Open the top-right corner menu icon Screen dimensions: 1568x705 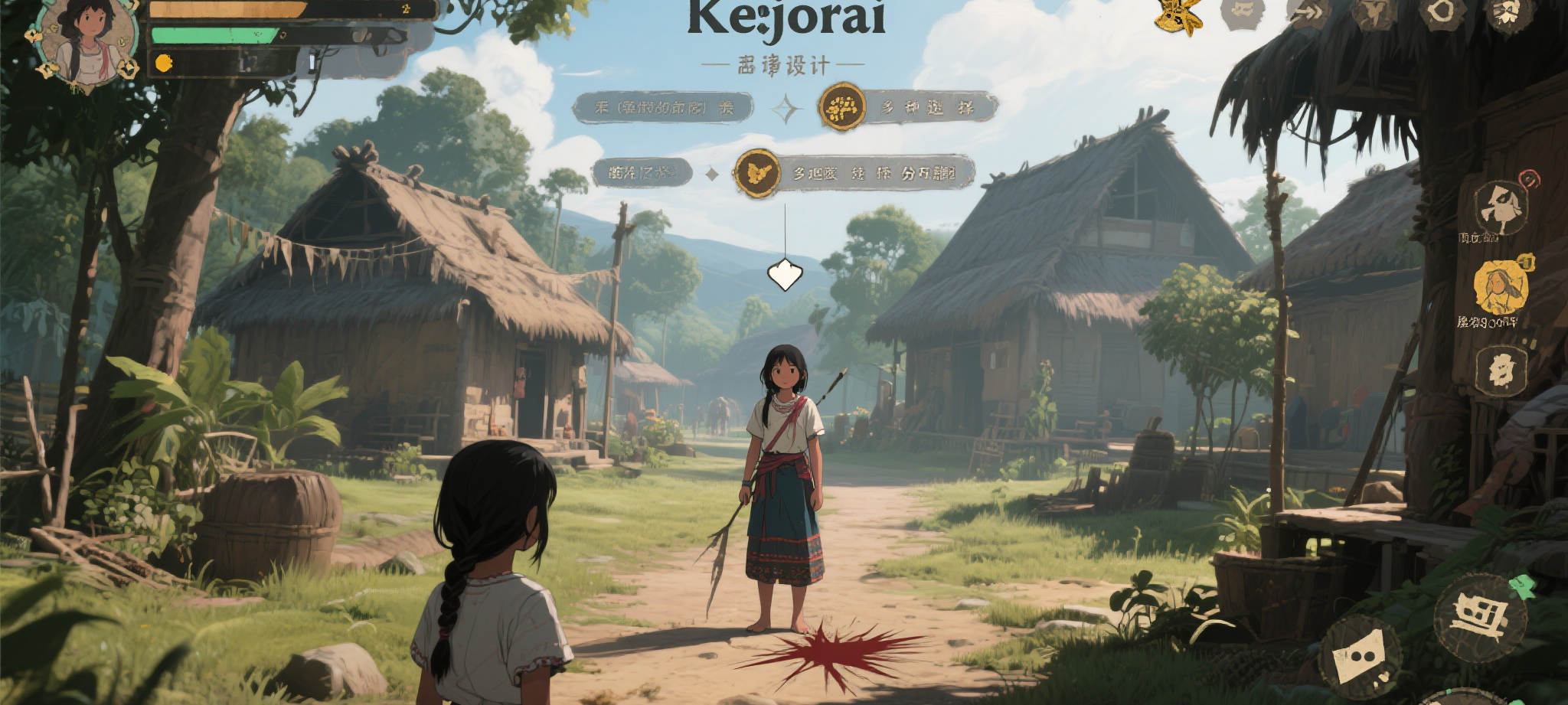pyautogui.click(x=1509, y=12)
